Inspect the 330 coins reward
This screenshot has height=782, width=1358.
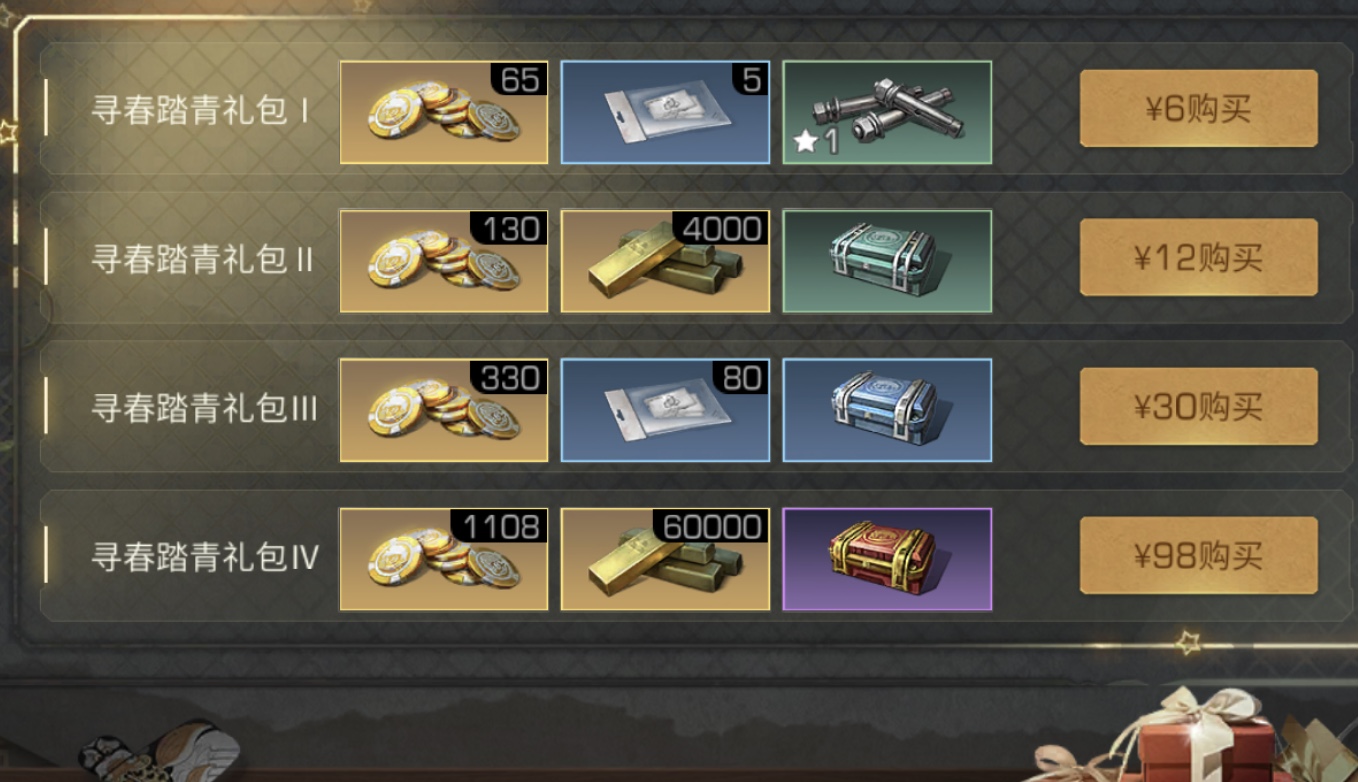tap(444, 410)
